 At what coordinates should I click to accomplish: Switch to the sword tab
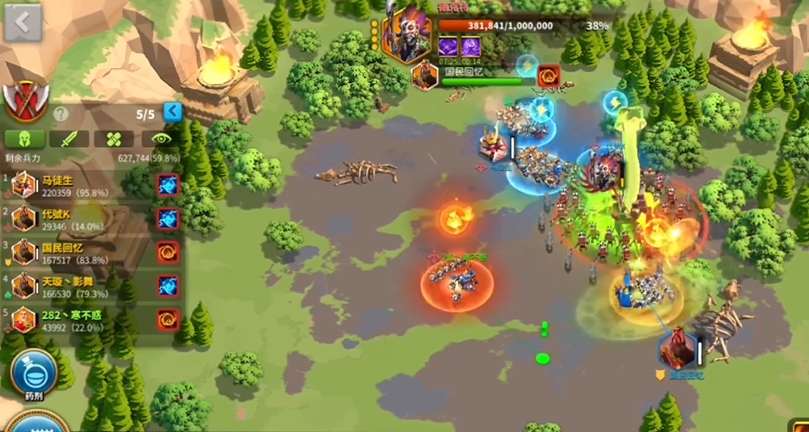(69, 139)
